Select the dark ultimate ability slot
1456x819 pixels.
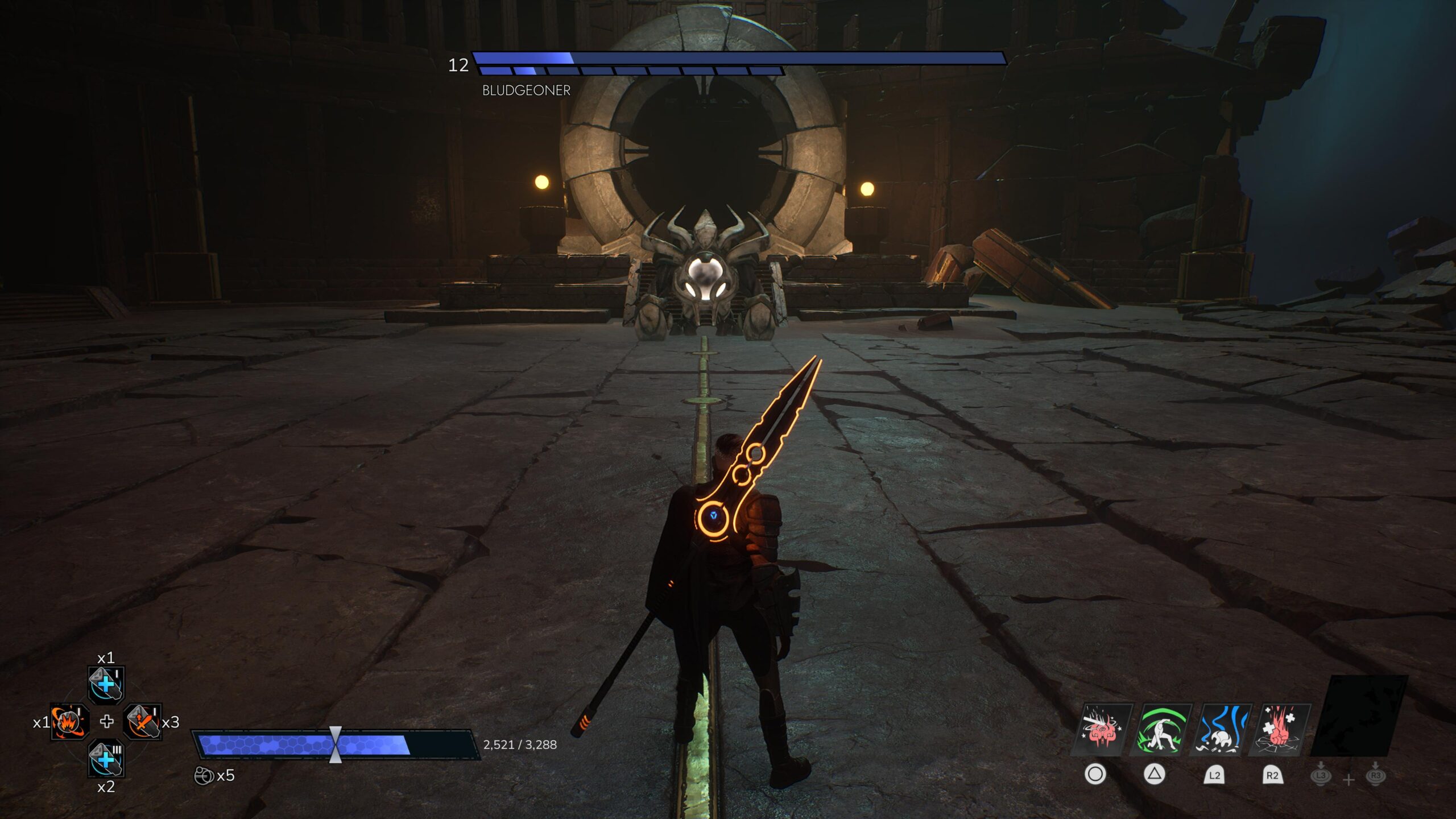click(1358, 715)
